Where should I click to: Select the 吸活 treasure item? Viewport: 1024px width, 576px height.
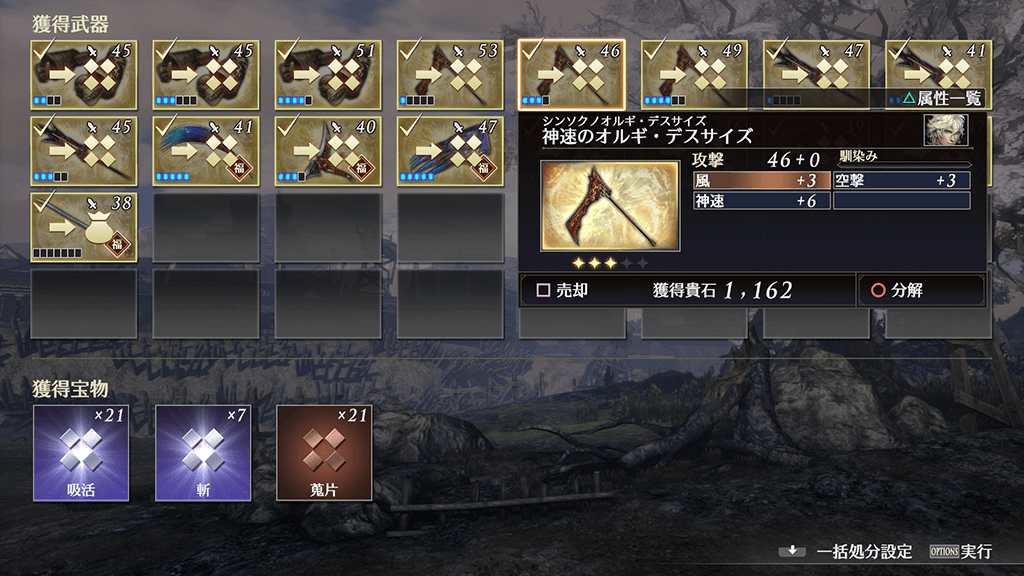coord(82,452)
